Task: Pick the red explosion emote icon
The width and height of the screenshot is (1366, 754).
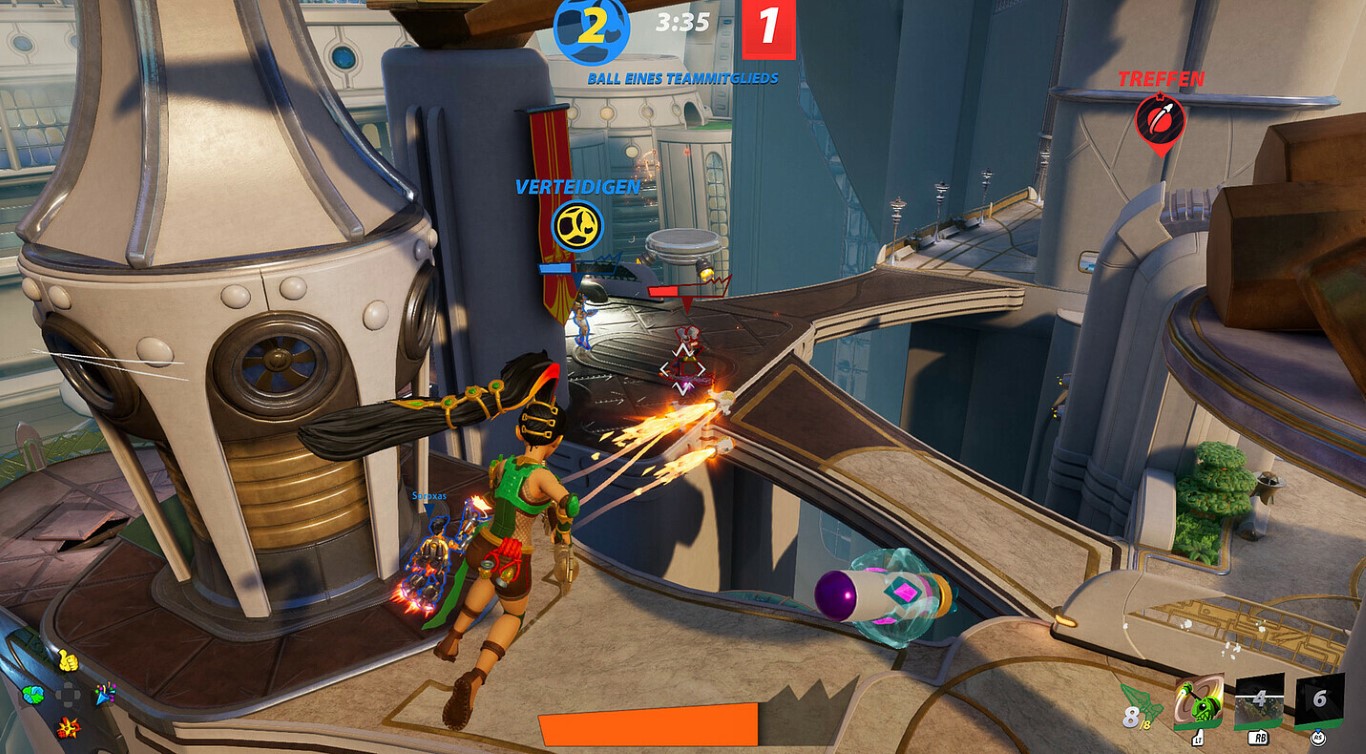Action: [x=68, y=728]
